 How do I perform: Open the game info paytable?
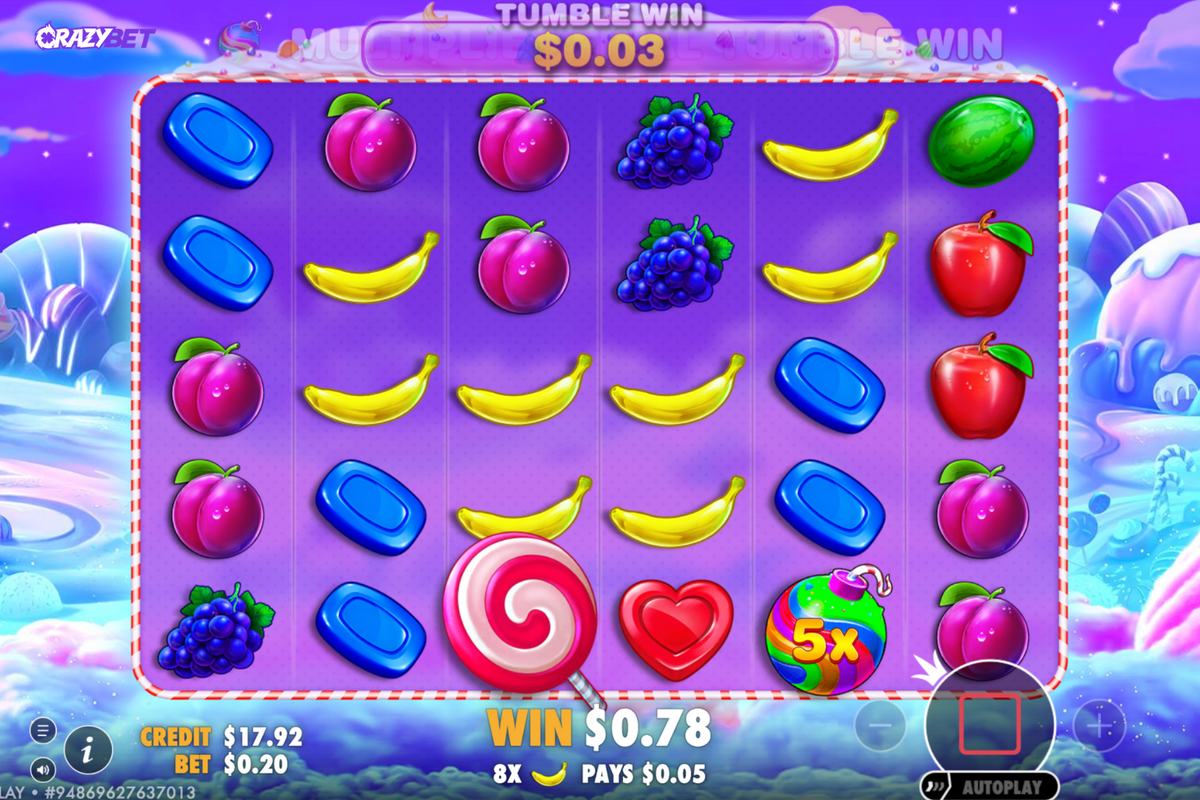88,748
